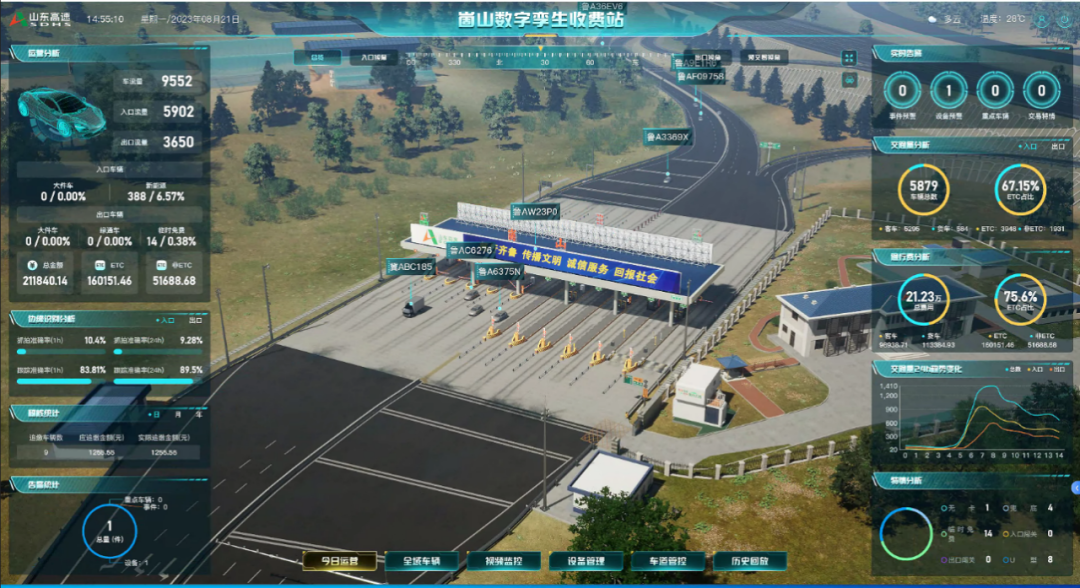
Task: Select the user profile icon in the header
Action: pyautogui.click(x=1042, y=19)
